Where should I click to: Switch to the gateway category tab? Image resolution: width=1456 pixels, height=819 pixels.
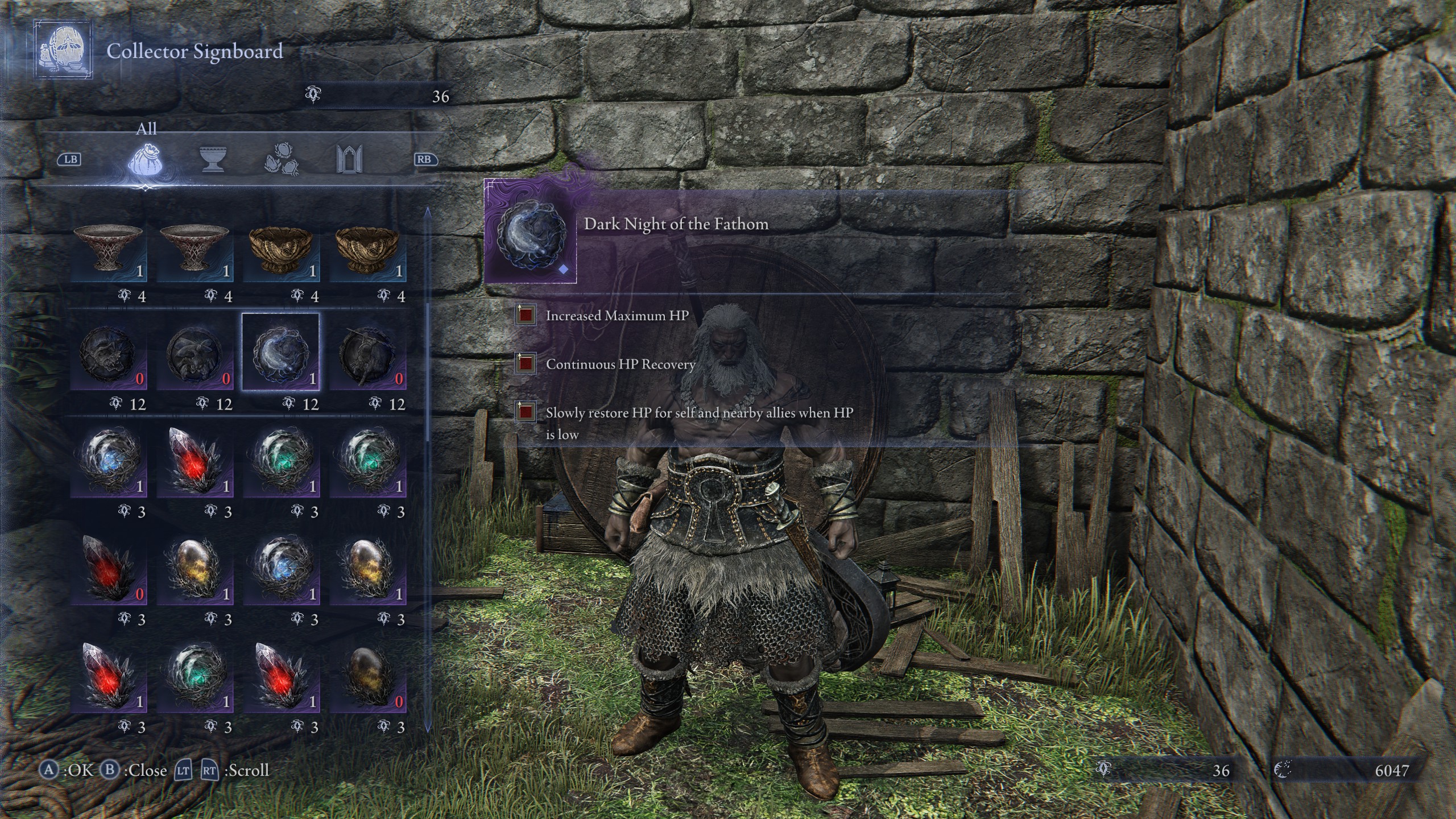[x=351, y=161]
